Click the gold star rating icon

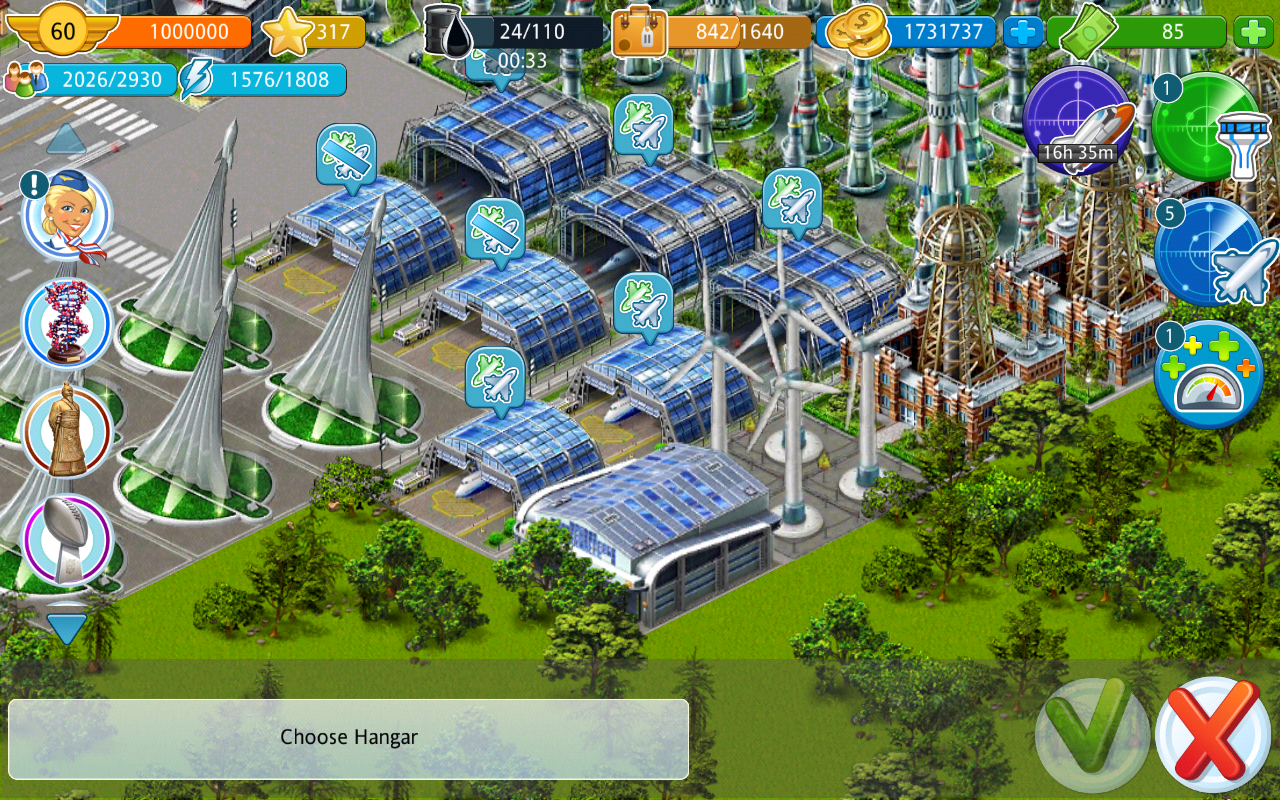[x=286, y=33]
